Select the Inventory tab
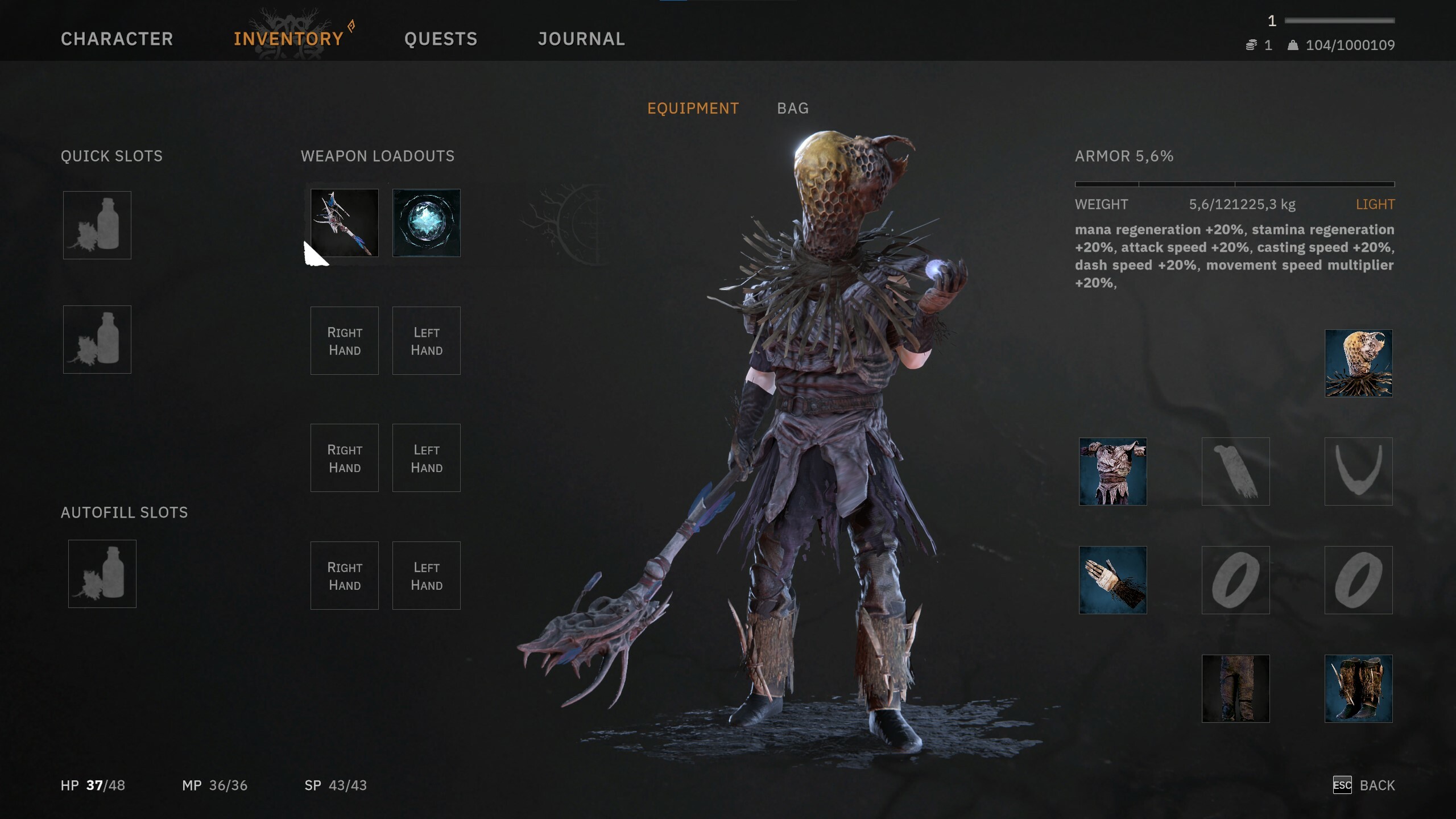Viewport: 1456px width, 819px height. click(288, 39)
